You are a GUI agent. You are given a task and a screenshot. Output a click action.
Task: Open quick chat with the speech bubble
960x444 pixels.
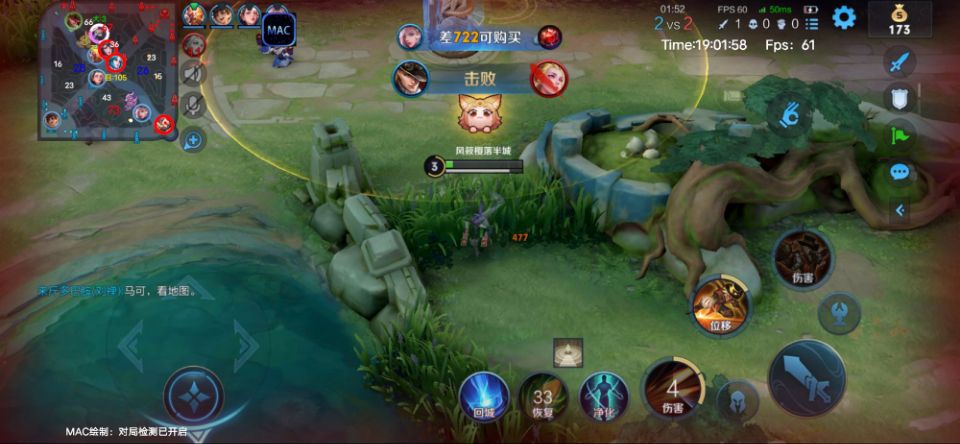[x=899, y=172]
